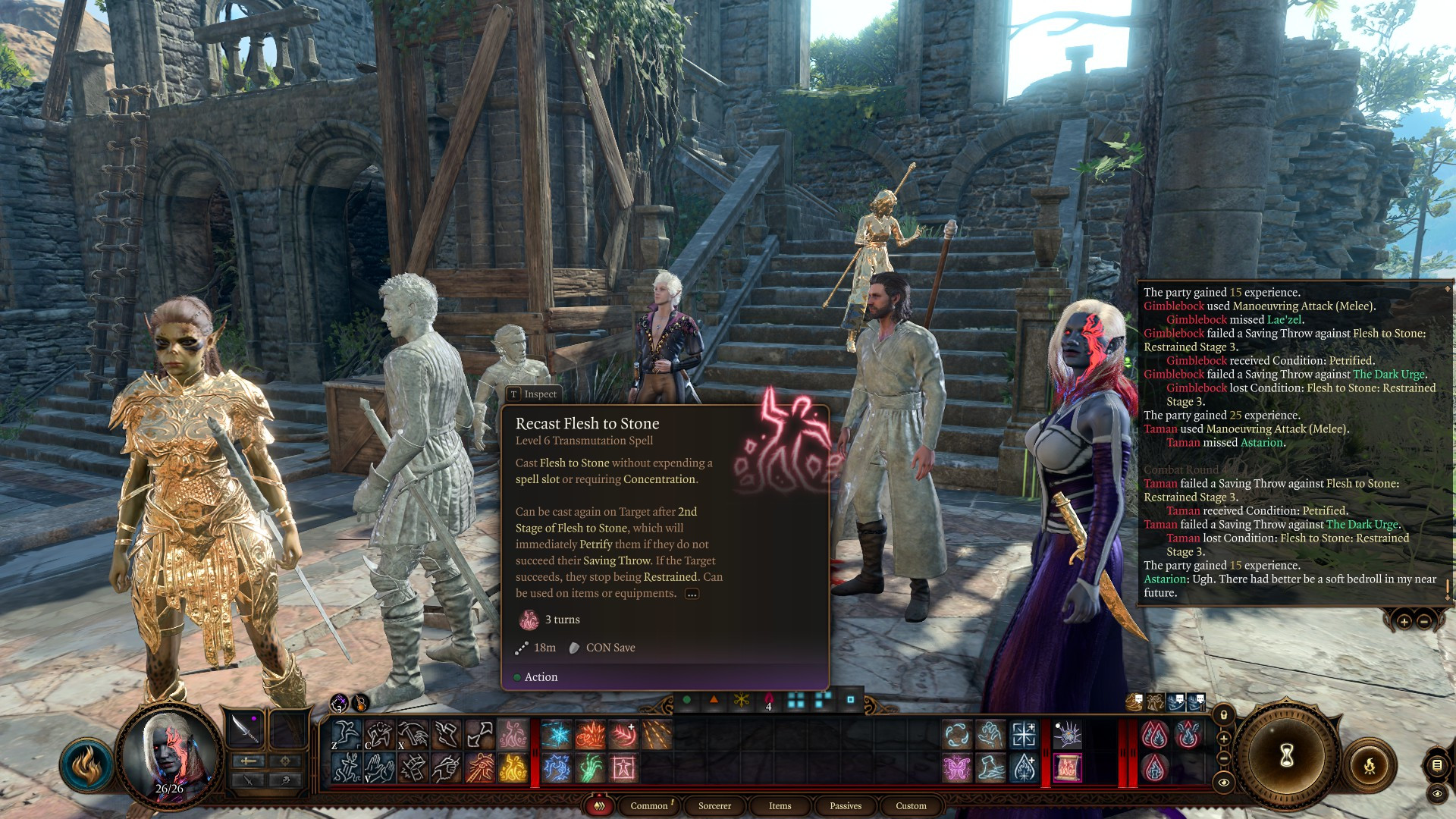Remove a hotbar row with minus button
Viewport: 1456px width, 819px height.
1224,758
